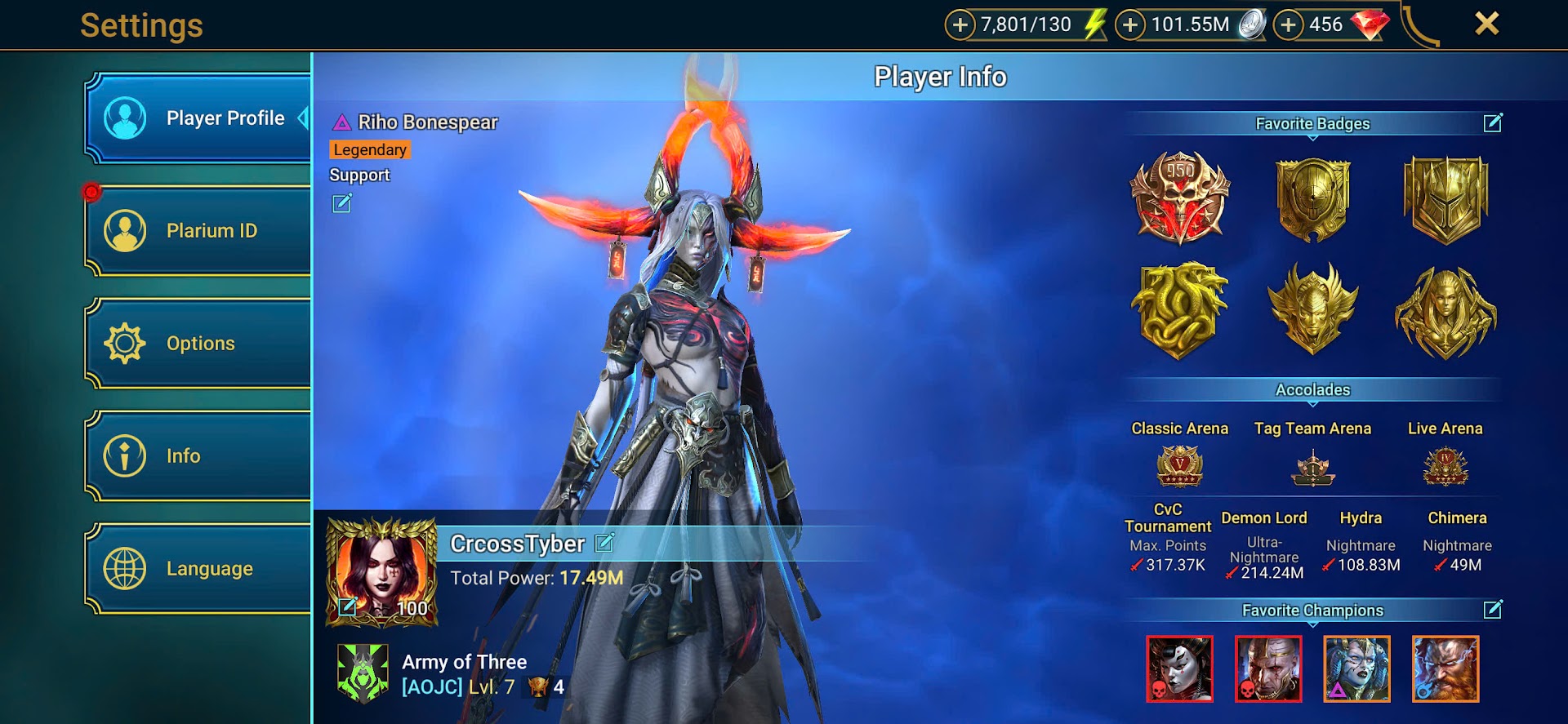Select the bearded lightning favorite champion

click(x=1445, y=668)
